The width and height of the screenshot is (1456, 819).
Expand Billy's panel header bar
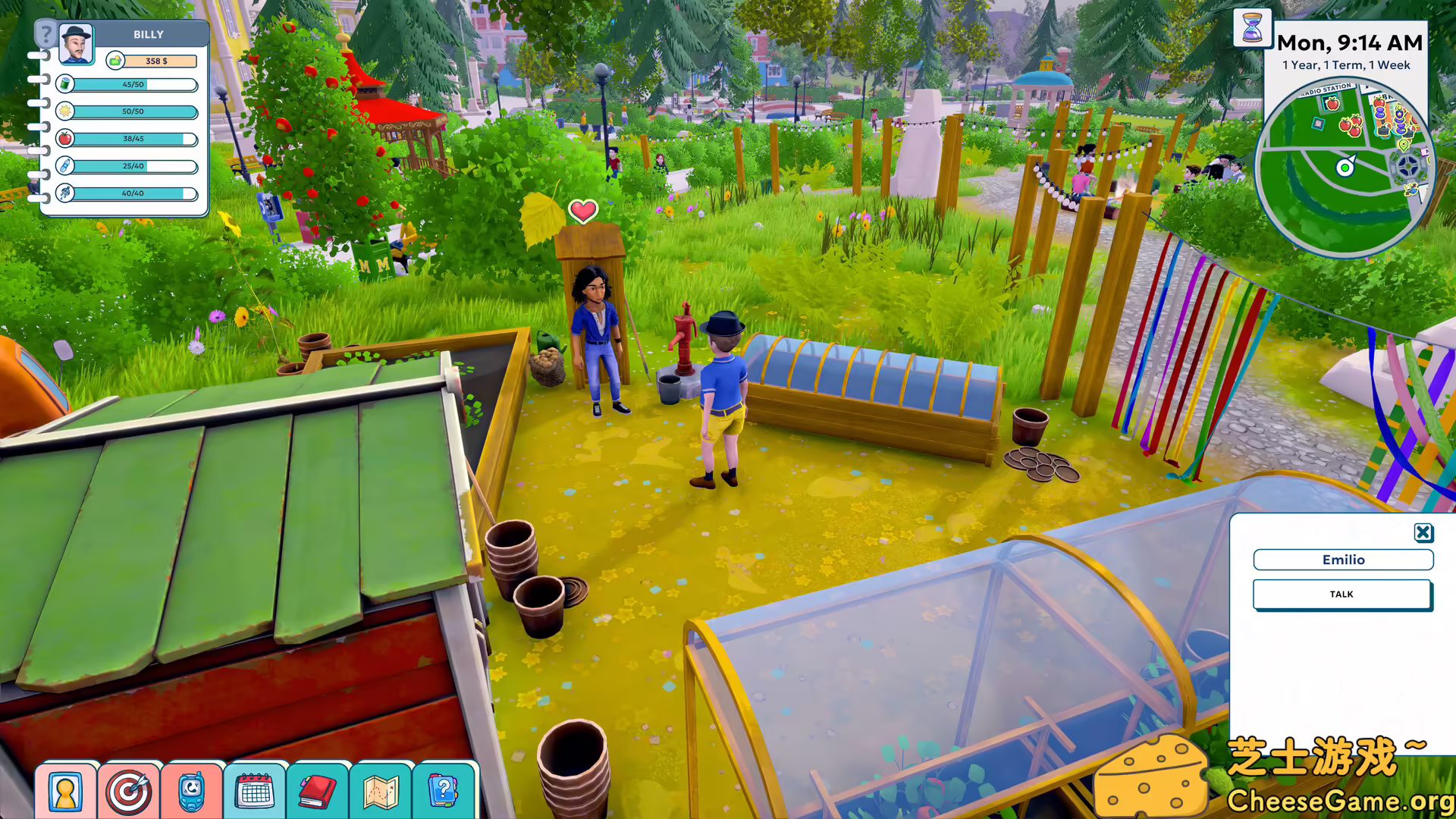click(x=149, y=34)
